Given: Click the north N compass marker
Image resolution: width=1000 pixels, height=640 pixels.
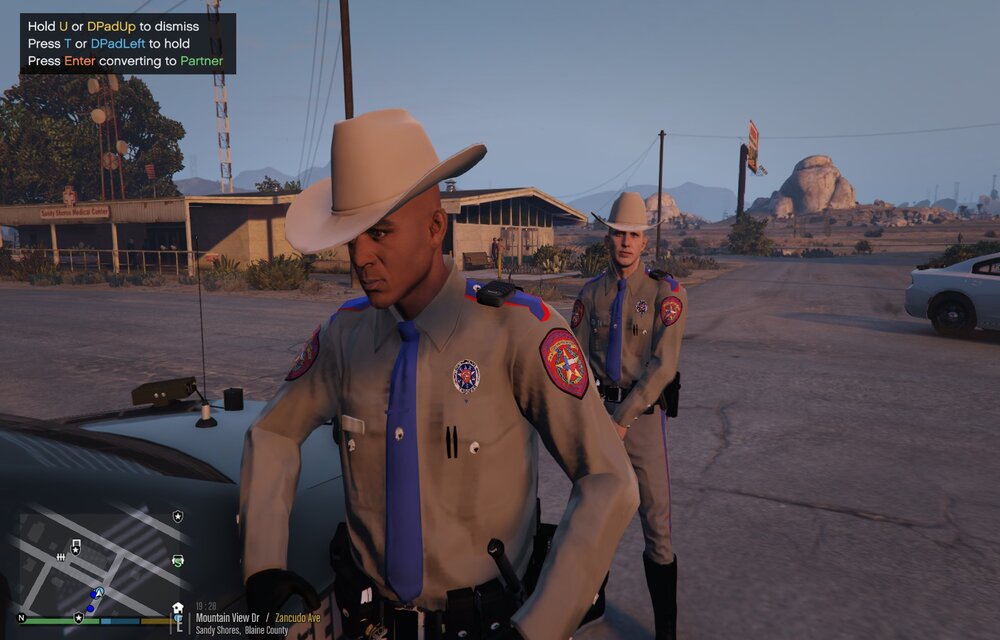Looking at the screenshot, I should (x=21, y=618).
